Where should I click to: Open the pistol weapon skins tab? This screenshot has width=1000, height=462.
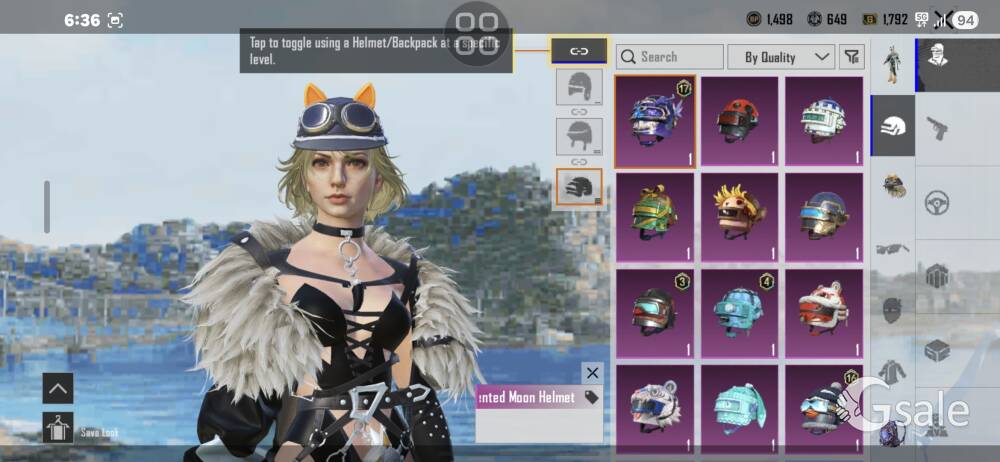[936, 127]
